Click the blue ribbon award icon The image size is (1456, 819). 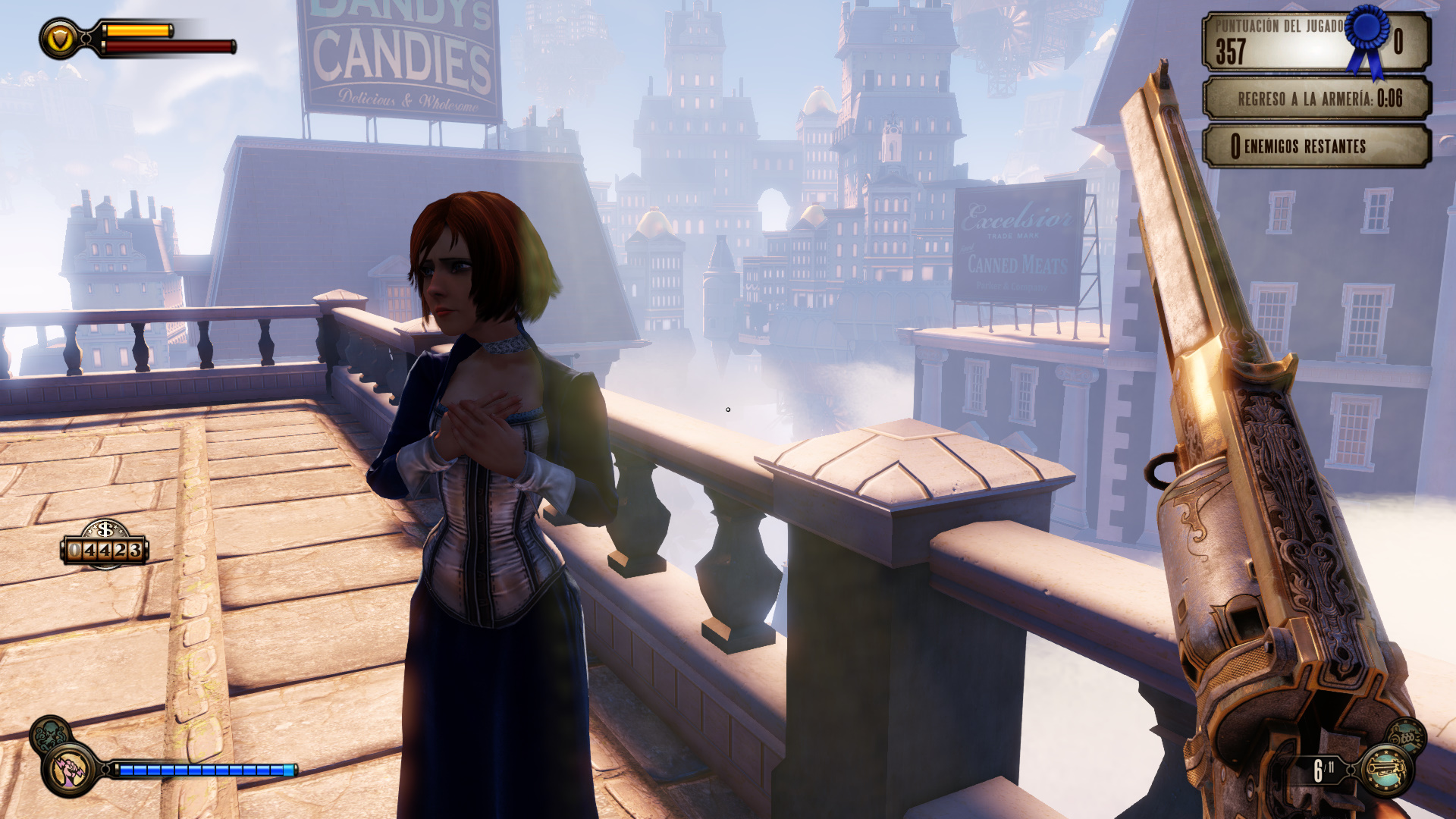pyautogui.click(x=1368, y=38)
